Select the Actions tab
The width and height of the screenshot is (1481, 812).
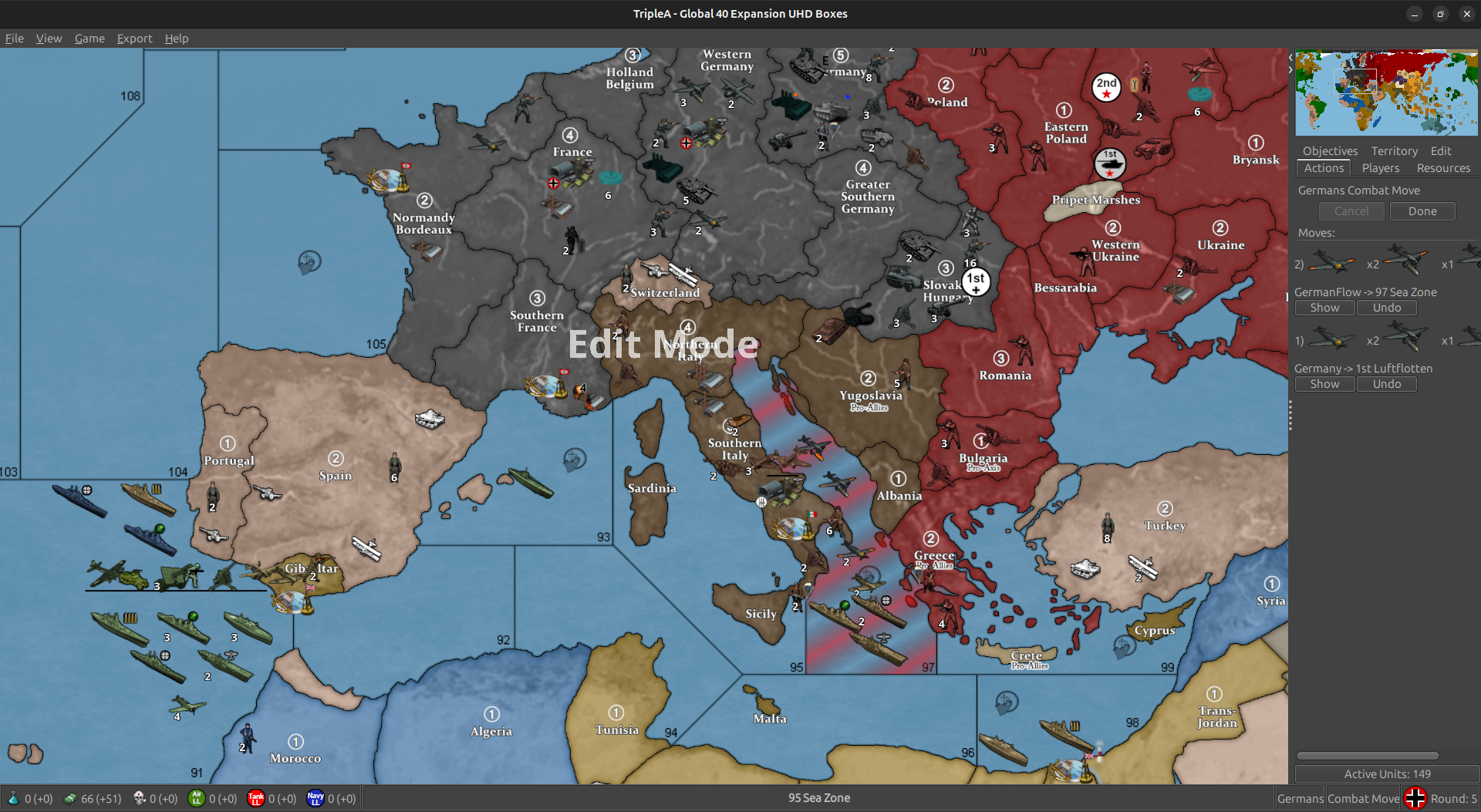(x=1324, y=168)
